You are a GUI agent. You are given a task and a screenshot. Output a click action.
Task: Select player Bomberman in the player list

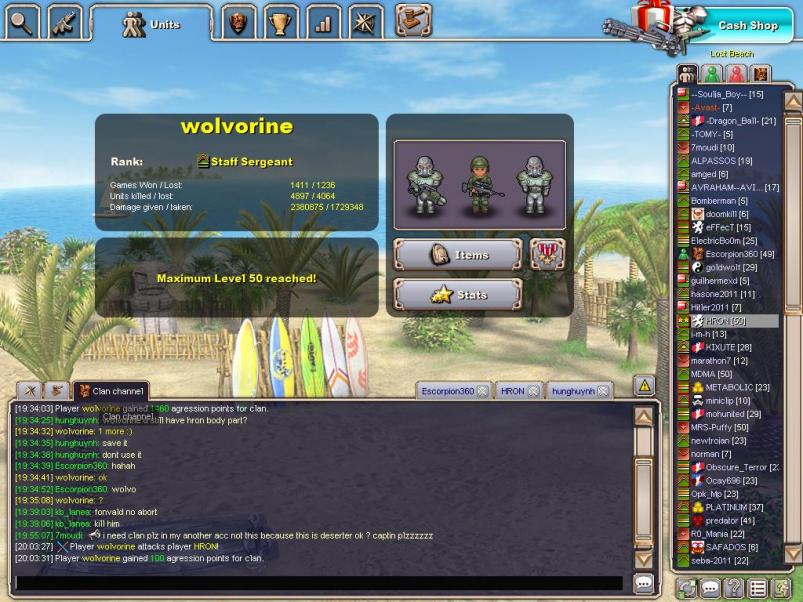click(x=713, y=201)
